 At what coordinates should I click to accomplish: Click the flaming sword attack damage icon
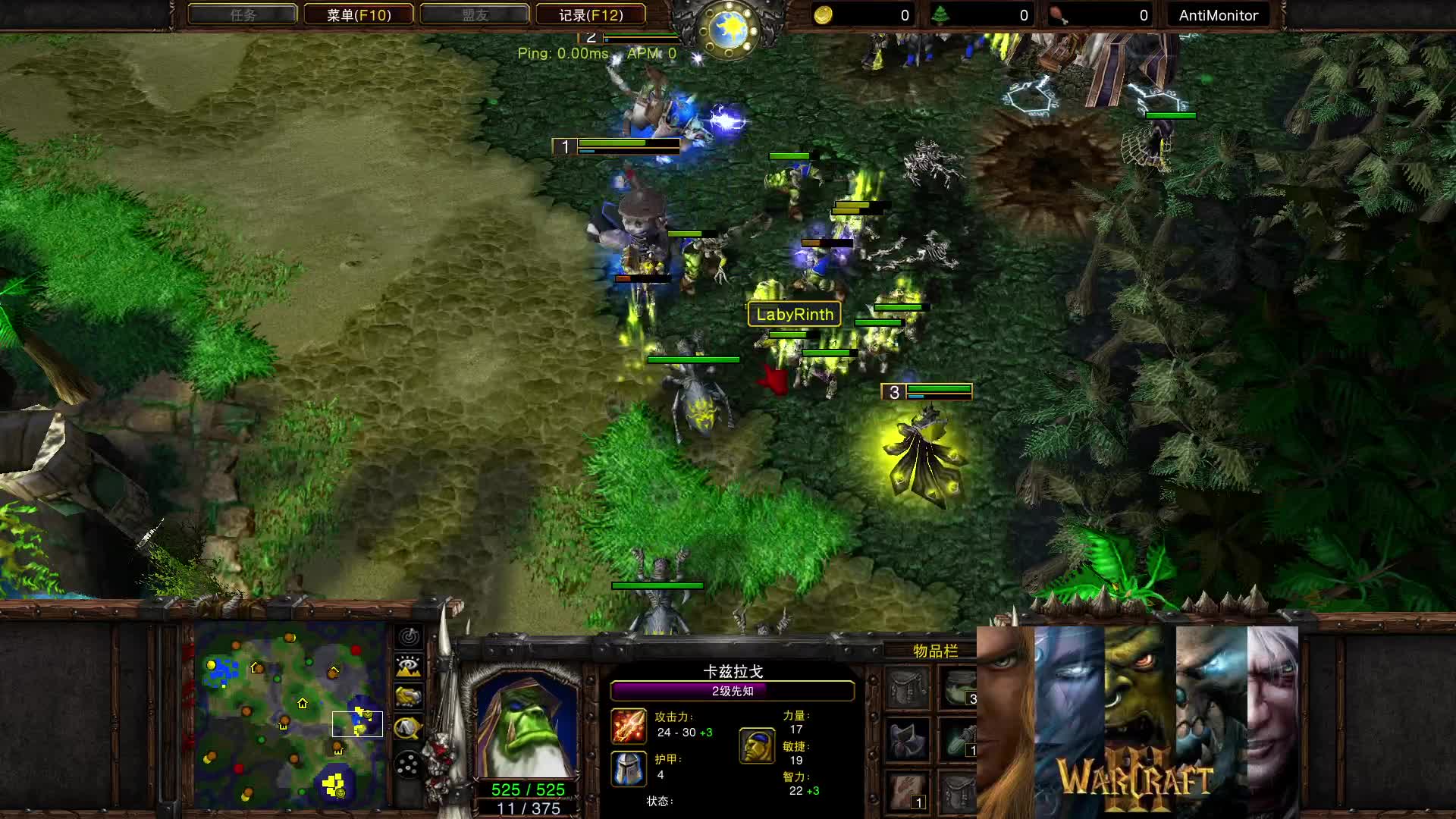point(629,726)
